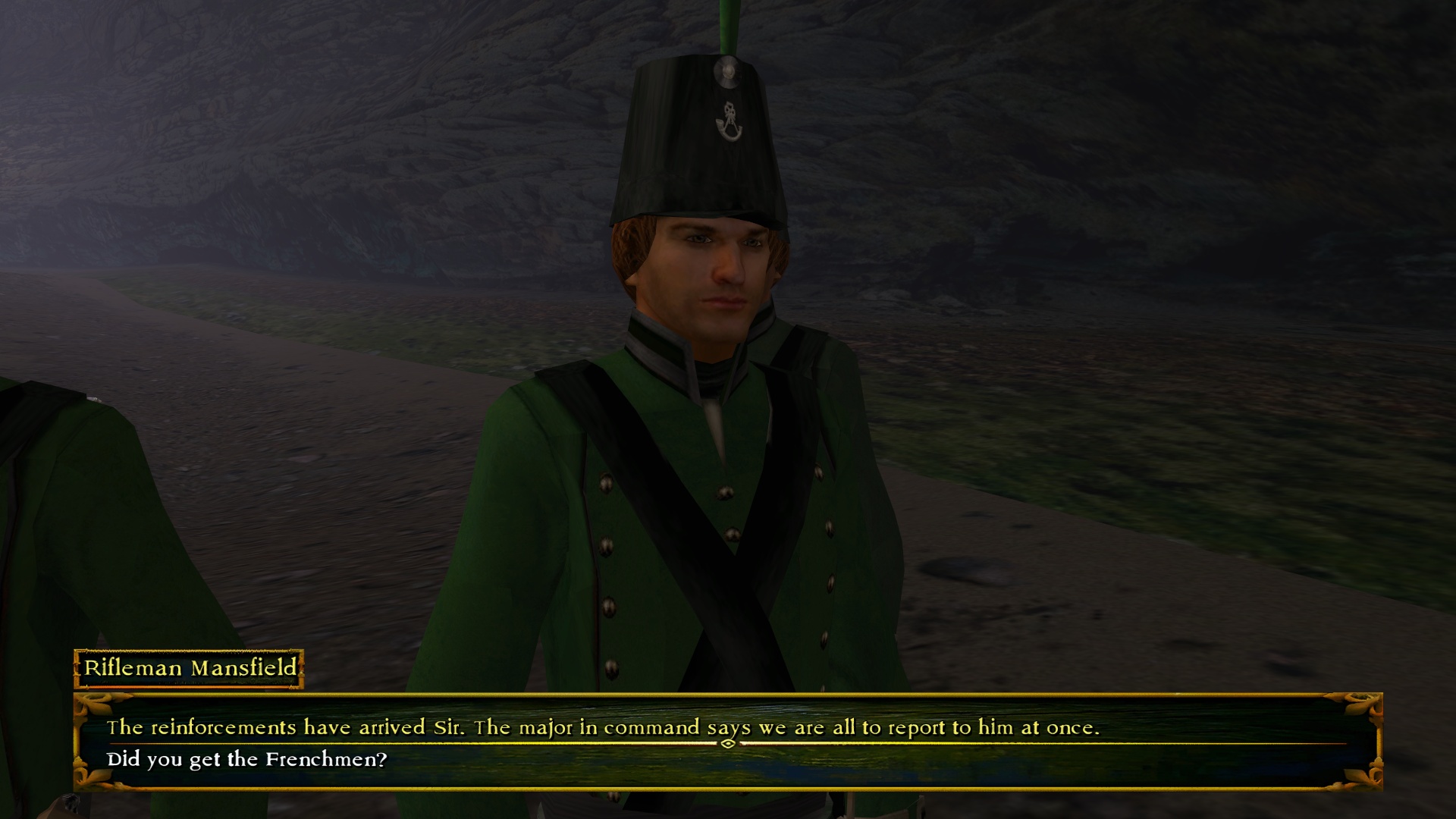Screen dimensions: 1456x819
Task: Choose reply "Did you get the Frenchmen?"
Action: pos(247,759)
